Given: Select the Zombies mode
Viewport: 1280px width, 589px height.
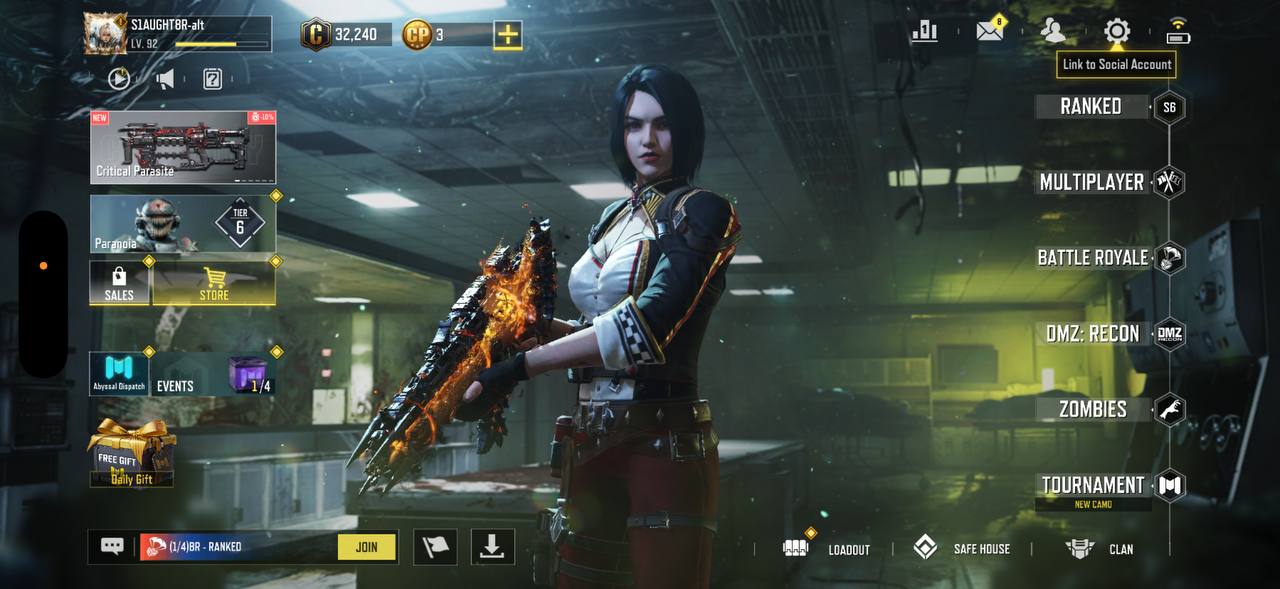Looking at the screenshot, I should click(1093, 409).
